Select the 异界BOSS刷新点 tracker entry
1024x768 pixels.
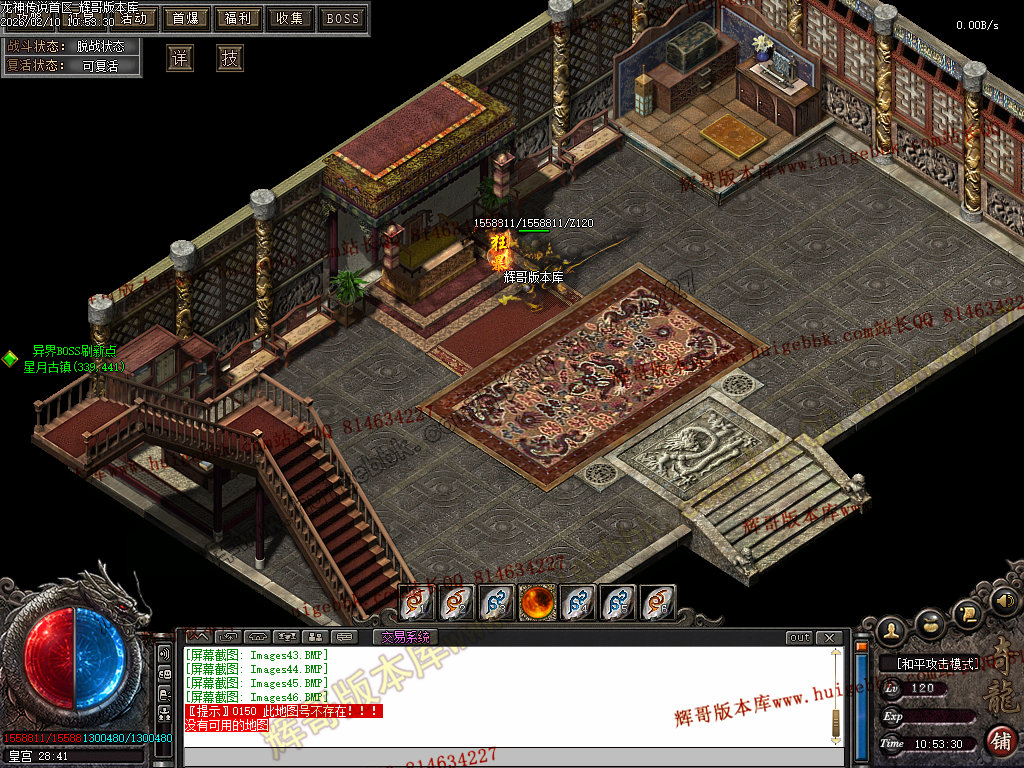point(73,351)
